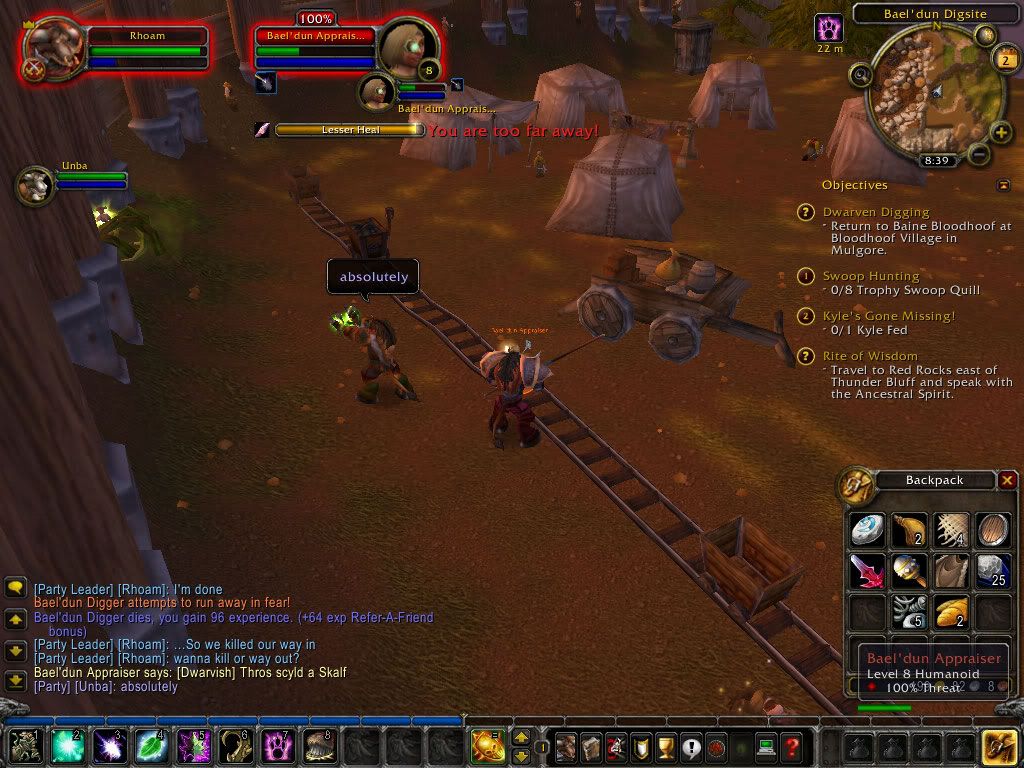Click the red crystal dagger in Backpack
Image resolution: width=1024 pixels, height=768 pixels.
coord(866,570)
